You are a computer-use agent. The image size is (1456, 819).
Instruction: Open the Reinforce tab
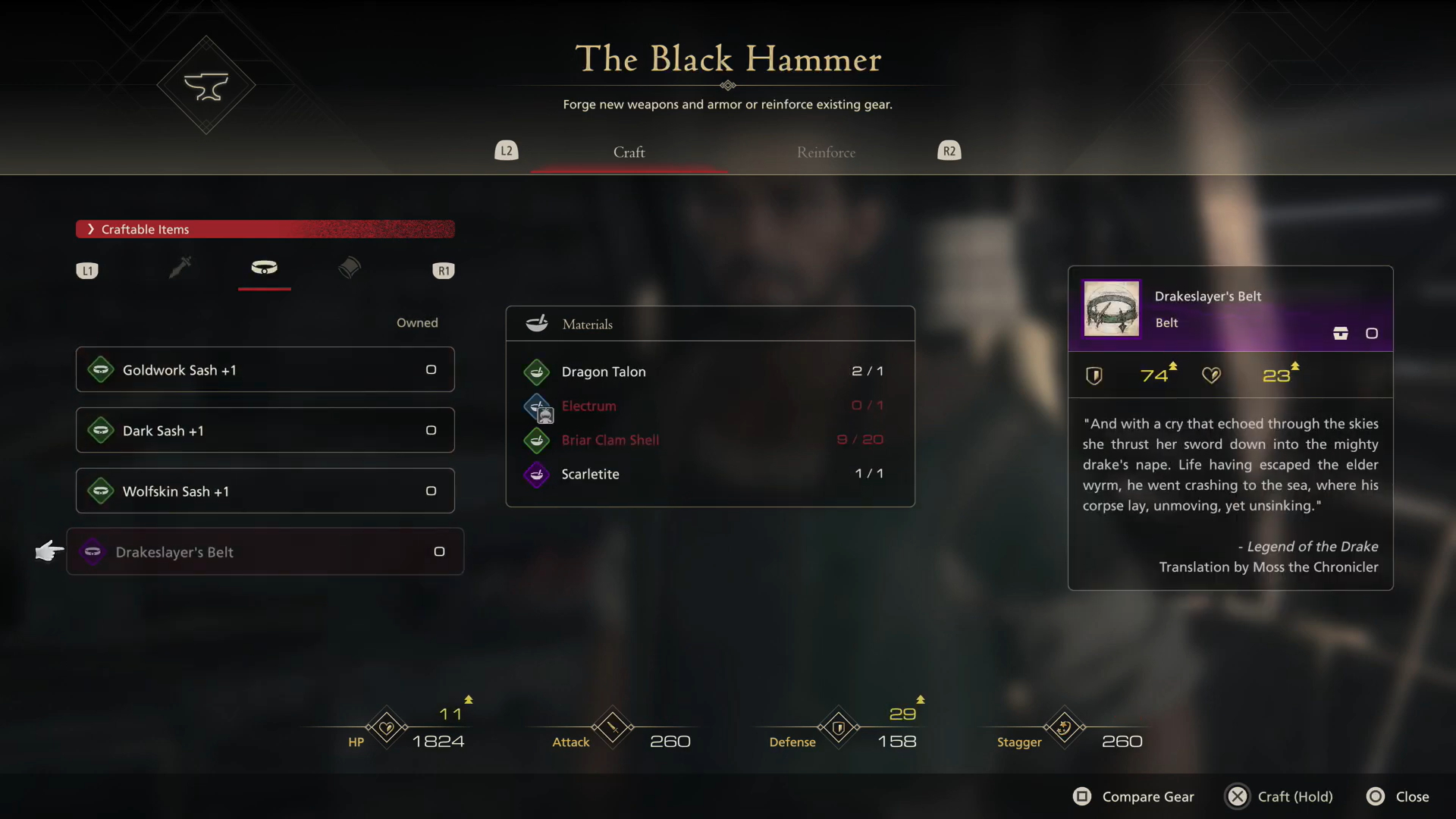coord(826,152)
